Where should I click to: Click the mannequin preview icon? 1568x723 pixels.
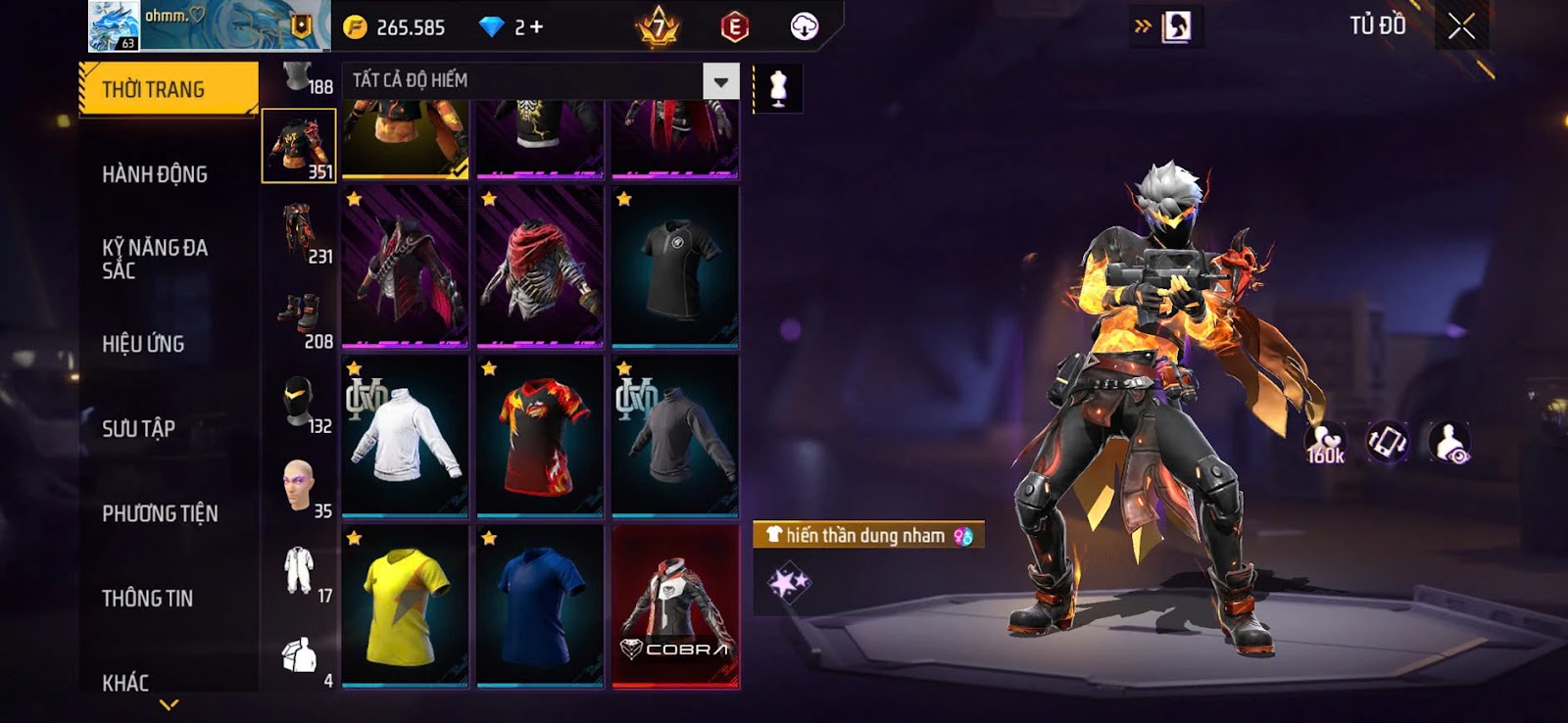tap(778, 88)
